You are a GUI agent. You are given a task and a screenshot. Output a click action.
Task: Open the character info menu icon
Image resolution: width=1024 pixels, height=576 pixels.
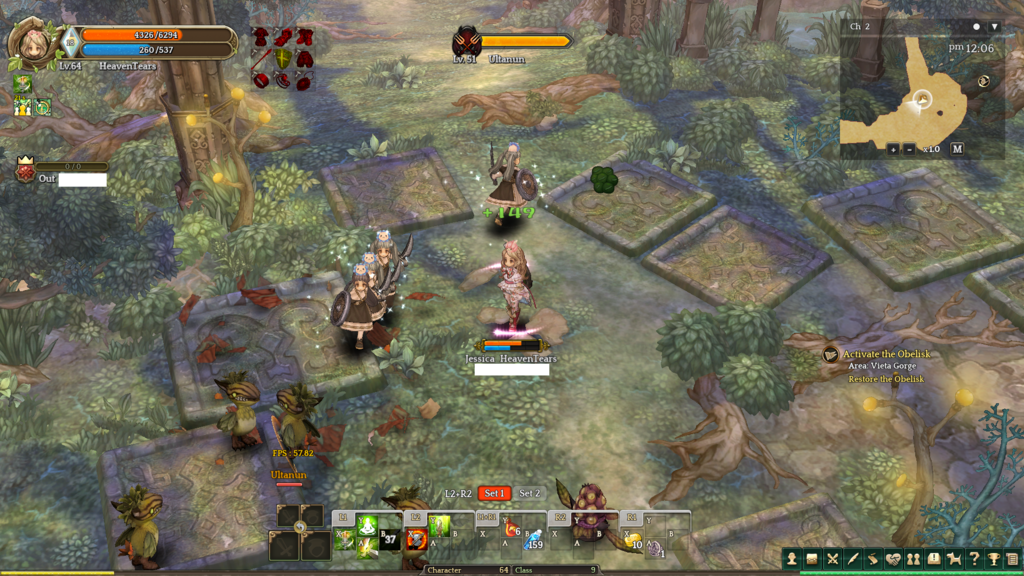(792, 559)
